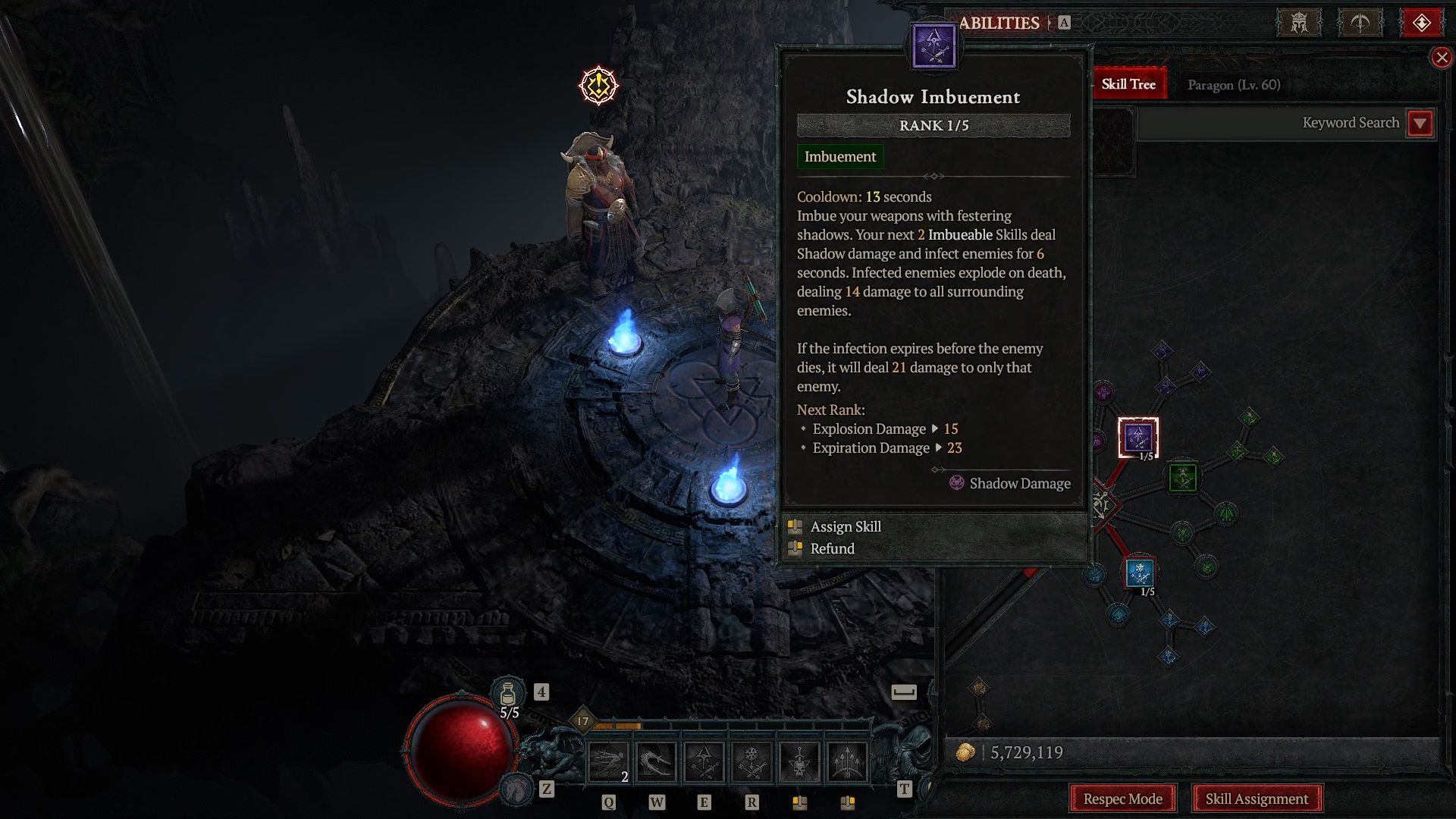Open the character helmet panel icon

[1299, 23]
